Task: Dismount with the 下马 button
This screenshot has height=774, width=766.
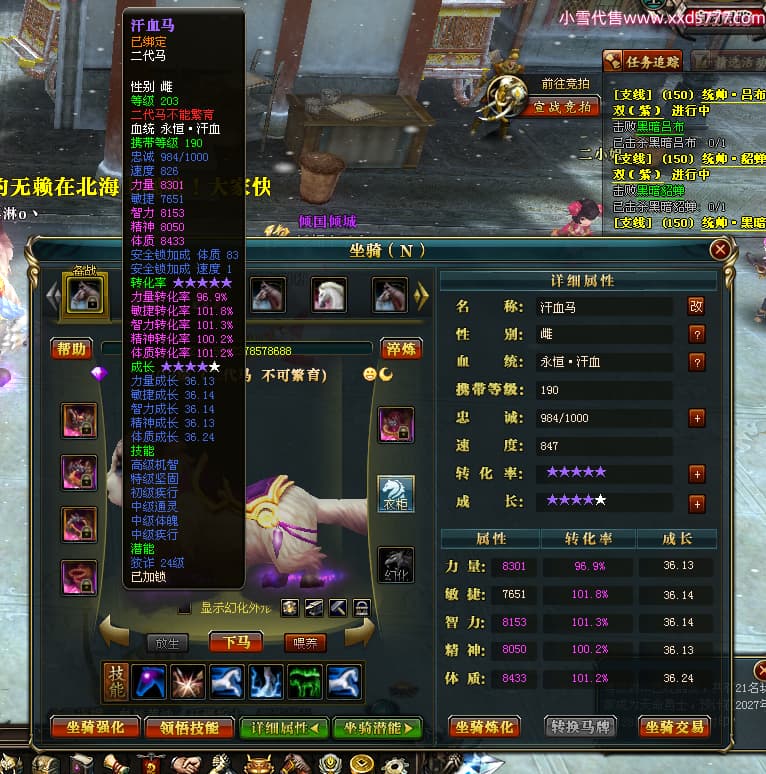Action: click(x=239, y=642)
